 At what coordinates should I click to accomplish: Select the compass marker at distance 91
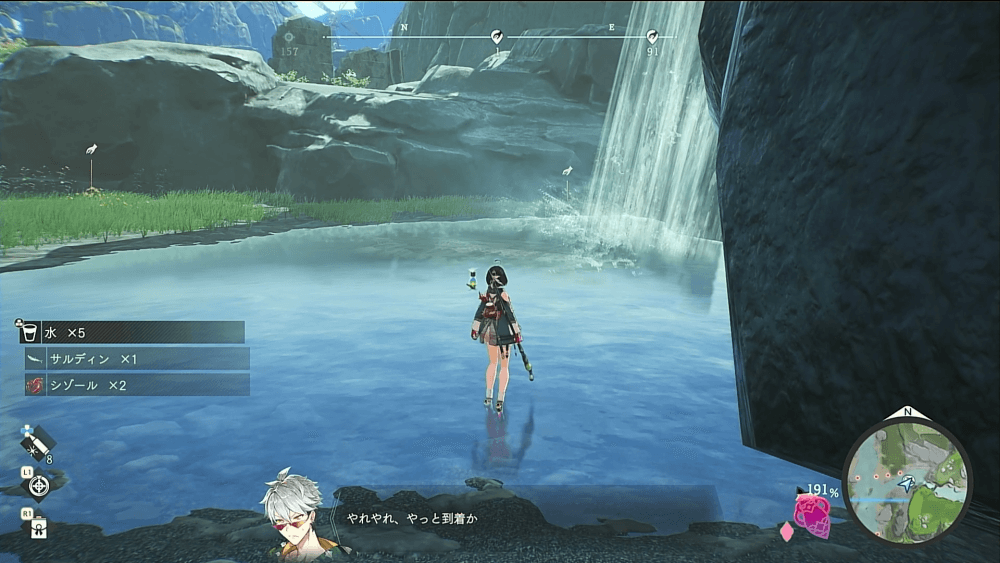[652, 38]
